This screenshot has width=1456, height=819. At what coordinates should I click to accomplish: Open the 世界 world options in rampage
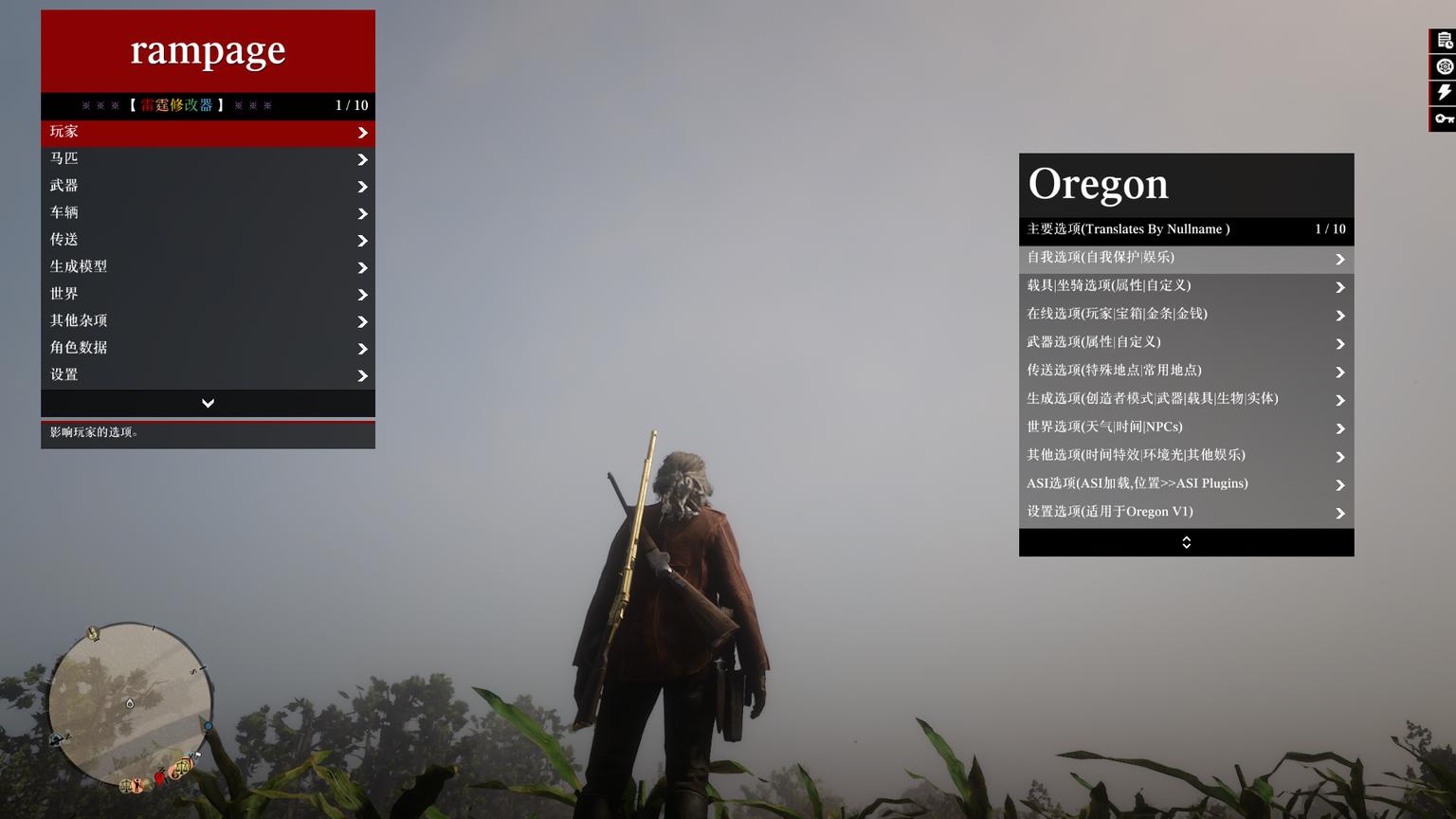pos(208,294)
